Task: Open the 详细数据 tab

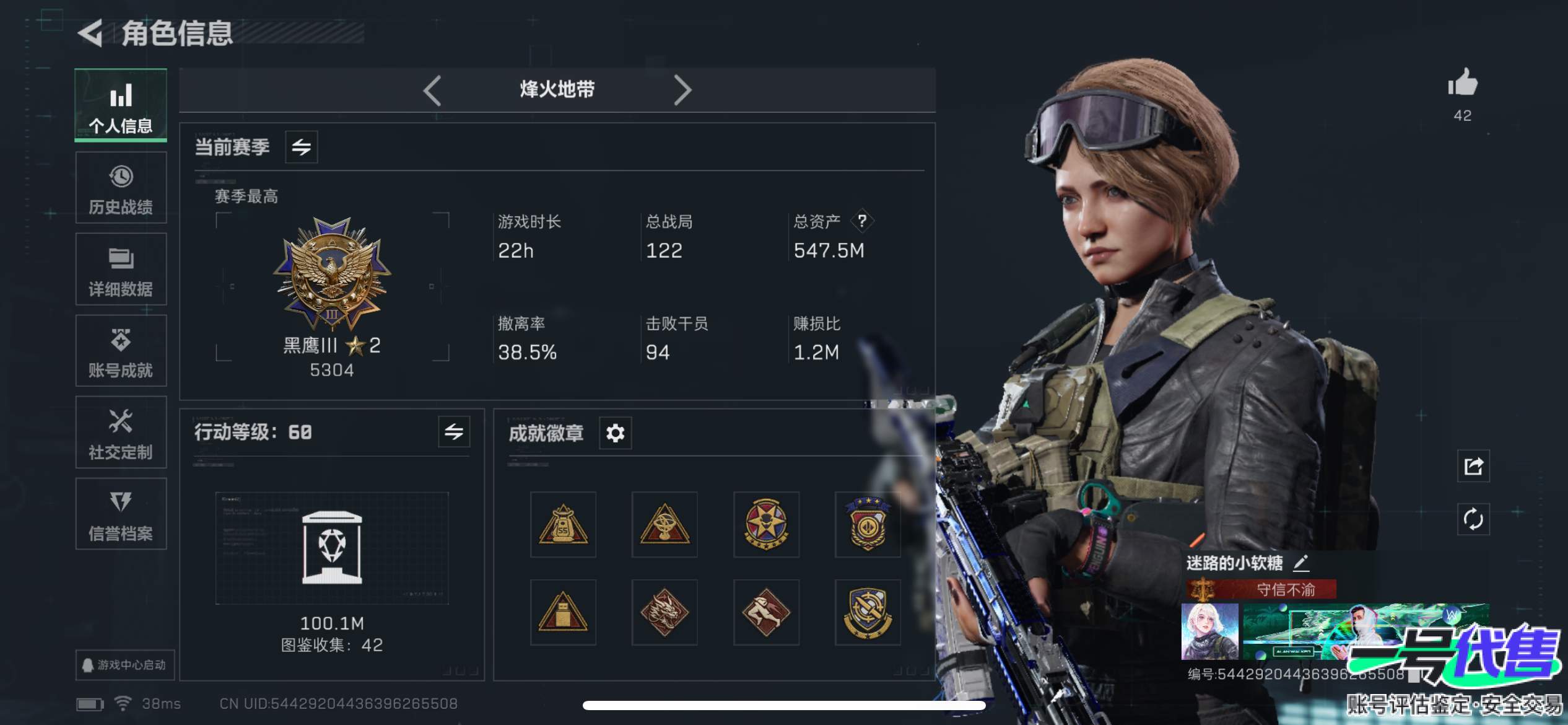Action: point(121,270)
